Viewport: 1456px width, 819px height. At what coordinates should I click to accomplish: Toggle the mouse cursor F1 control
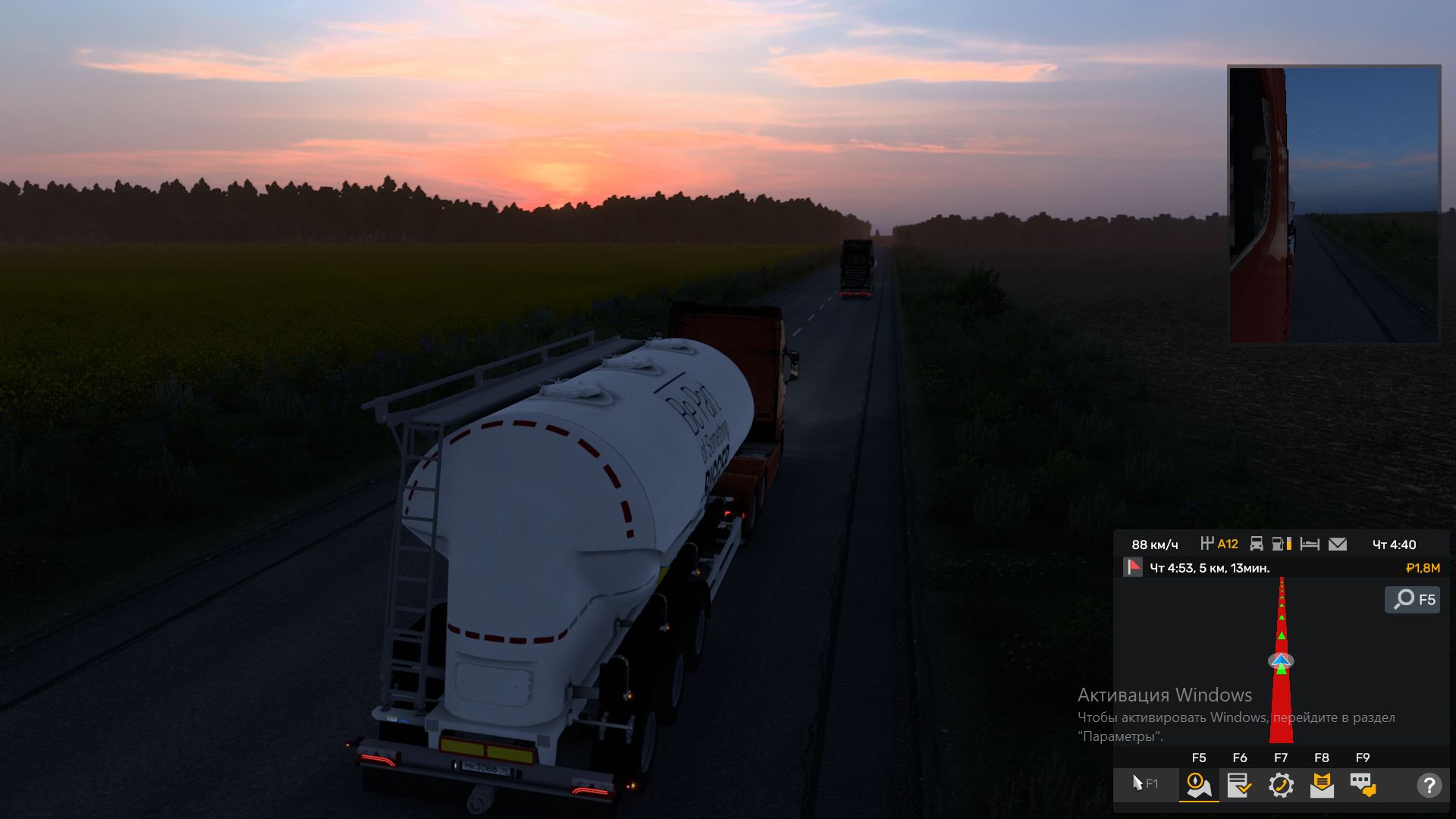(x=1144, y=783)
